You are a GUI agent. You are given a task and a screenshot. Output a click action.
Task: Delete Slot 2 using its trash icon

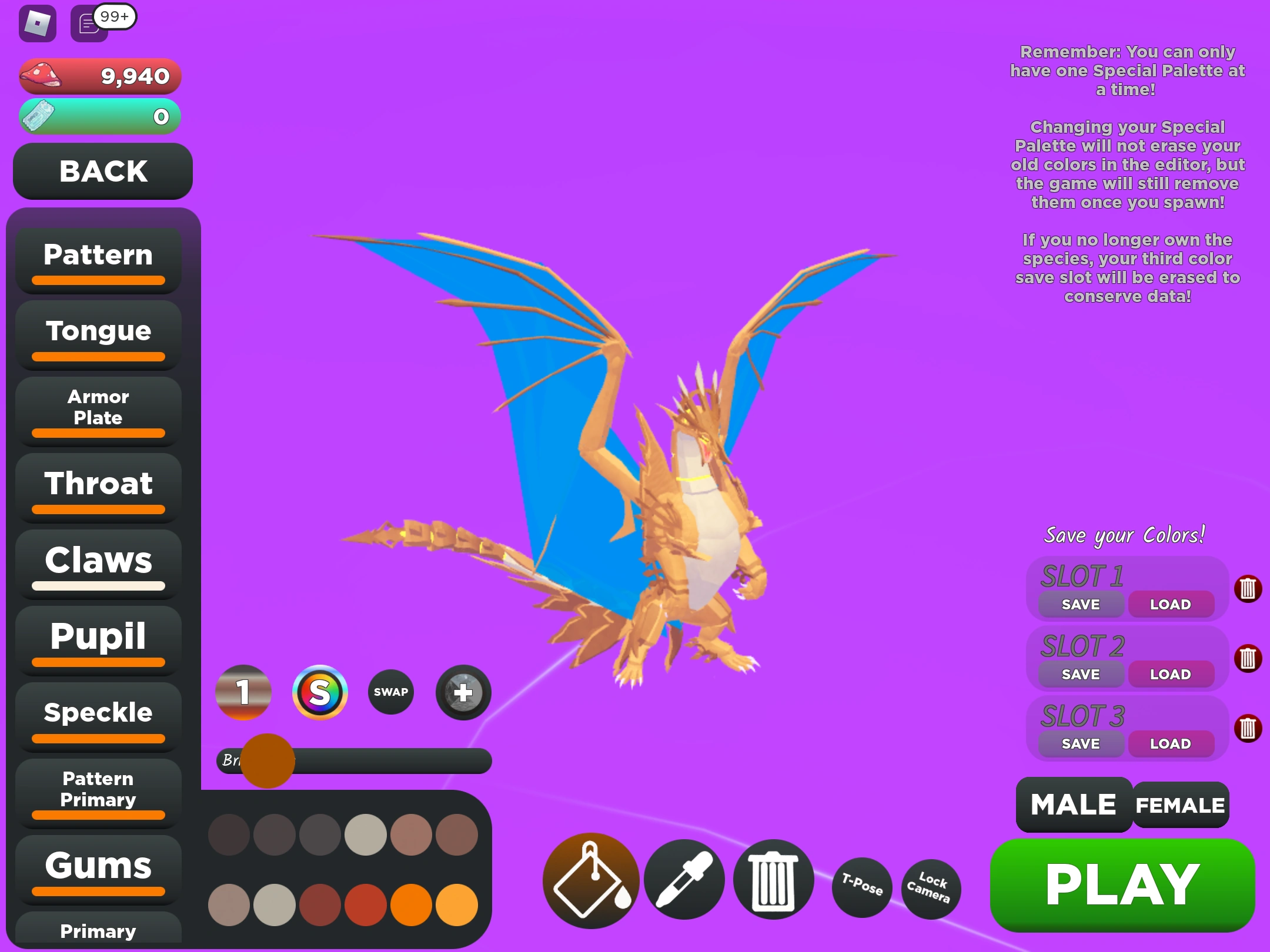point(1249,658)
